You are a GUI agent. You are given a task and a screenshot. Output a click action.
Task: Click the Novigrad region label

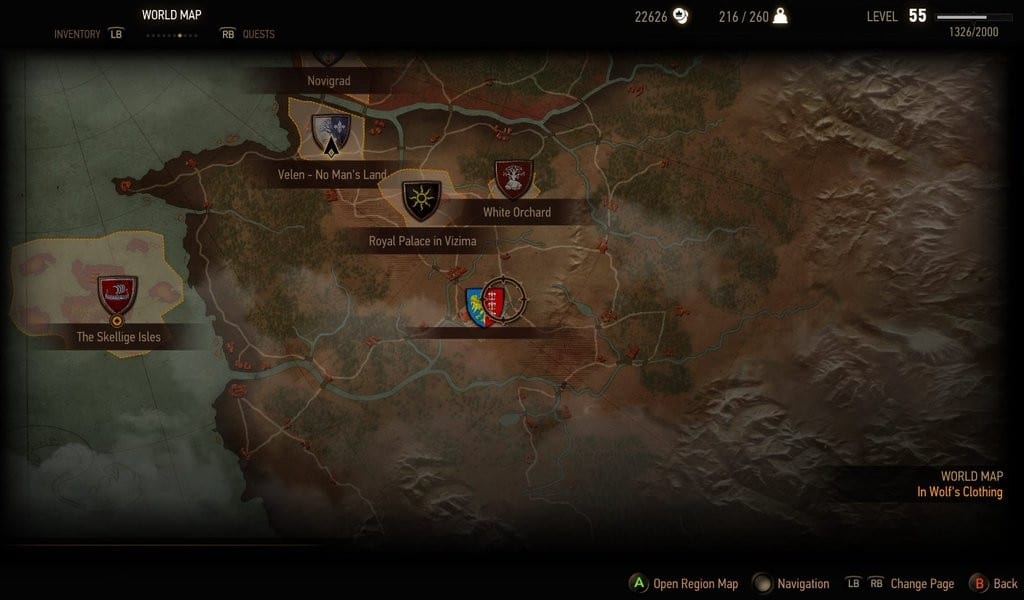click(328, 80)
